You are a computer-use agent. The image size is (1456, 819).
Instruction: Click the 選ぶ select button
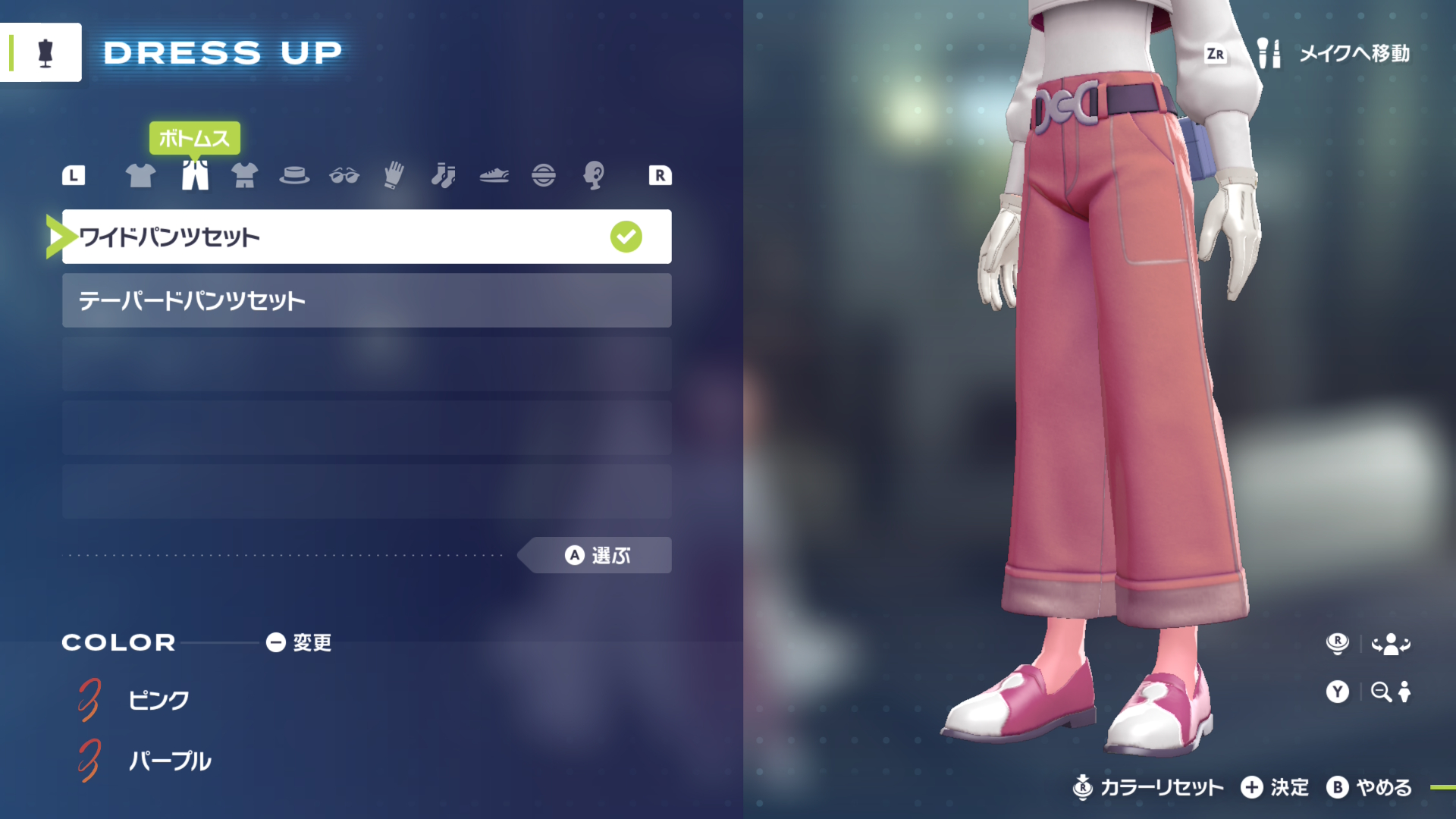598,555
